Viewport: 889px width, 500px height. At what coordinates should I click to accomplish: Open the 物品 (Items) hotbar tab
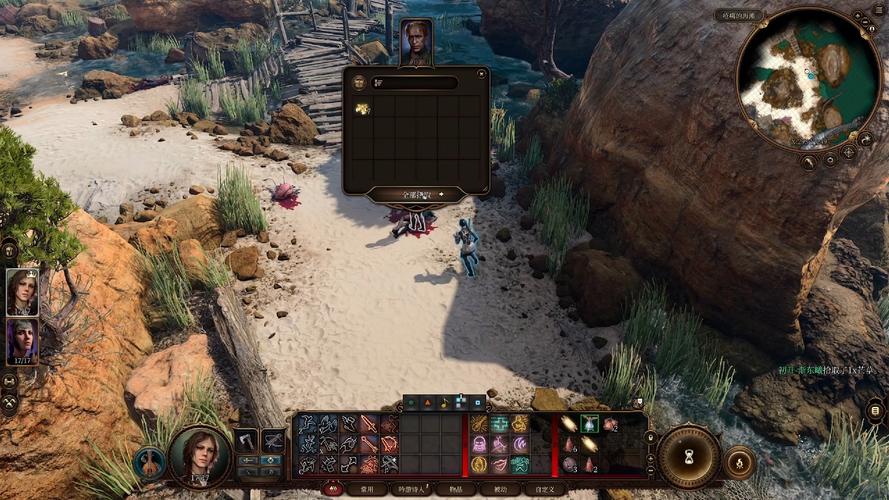pyautogui.click(x=457, y=489)
